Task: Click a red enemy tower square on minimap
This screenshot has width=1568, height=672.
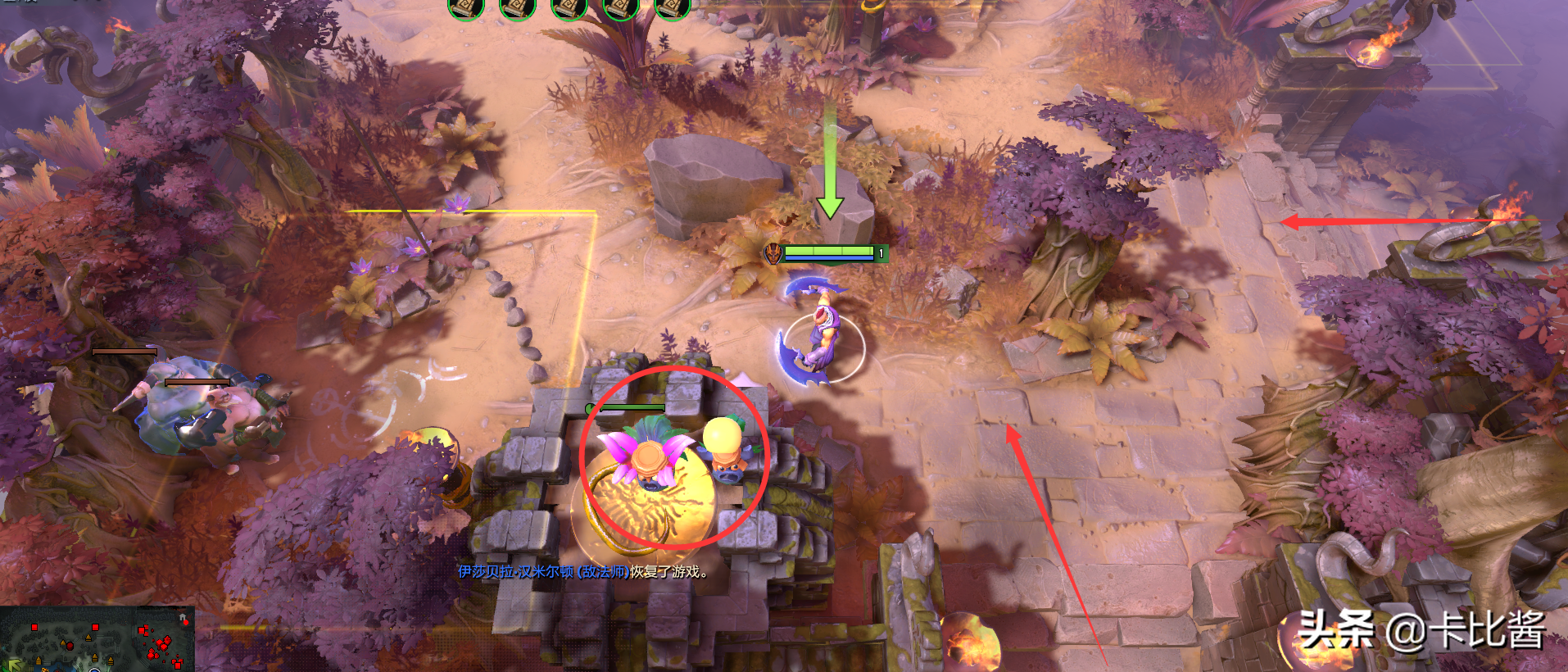Action: [x=95, y=627]
